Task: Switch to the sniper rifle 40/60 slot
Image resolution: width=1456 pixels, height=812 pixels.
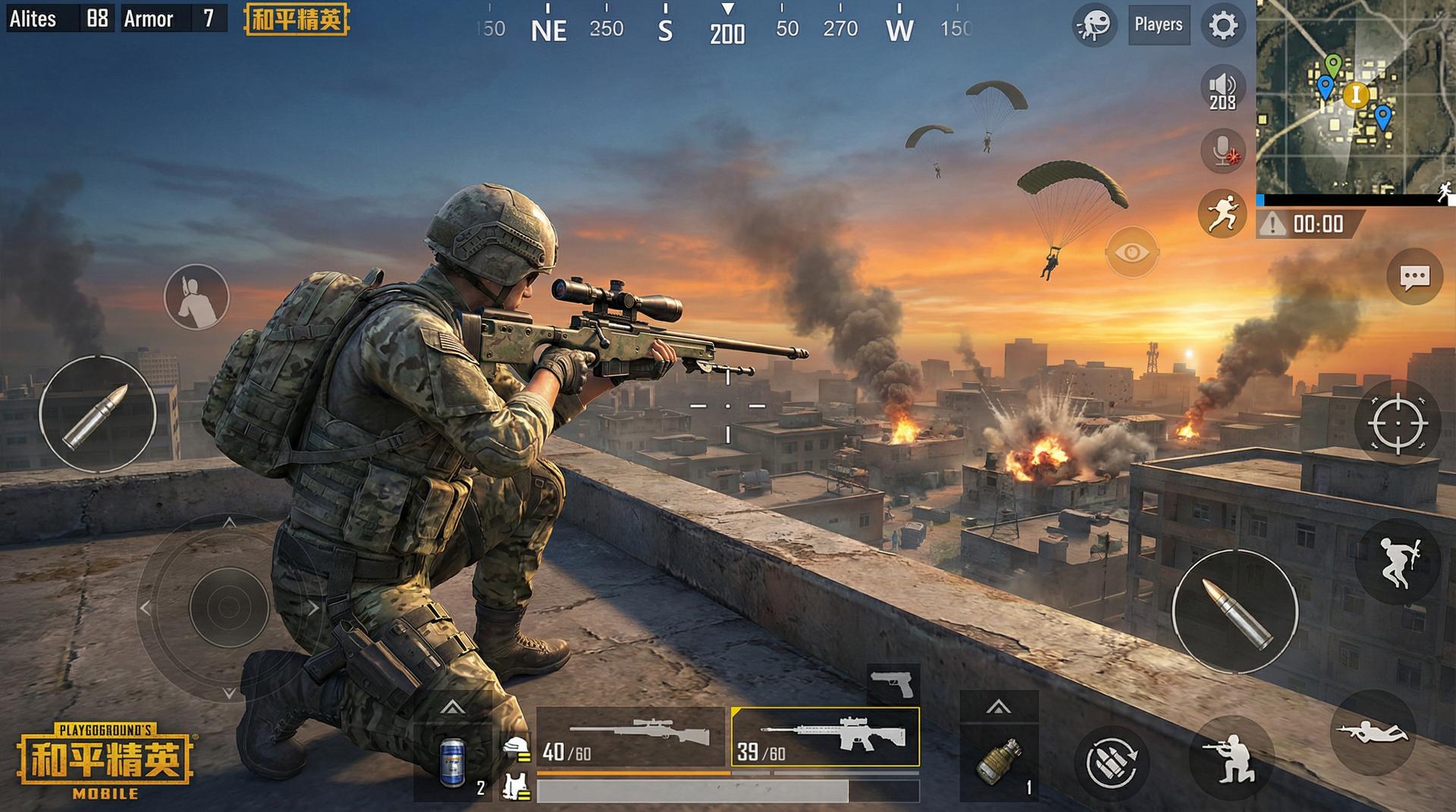Action: (x=631, y=737)
